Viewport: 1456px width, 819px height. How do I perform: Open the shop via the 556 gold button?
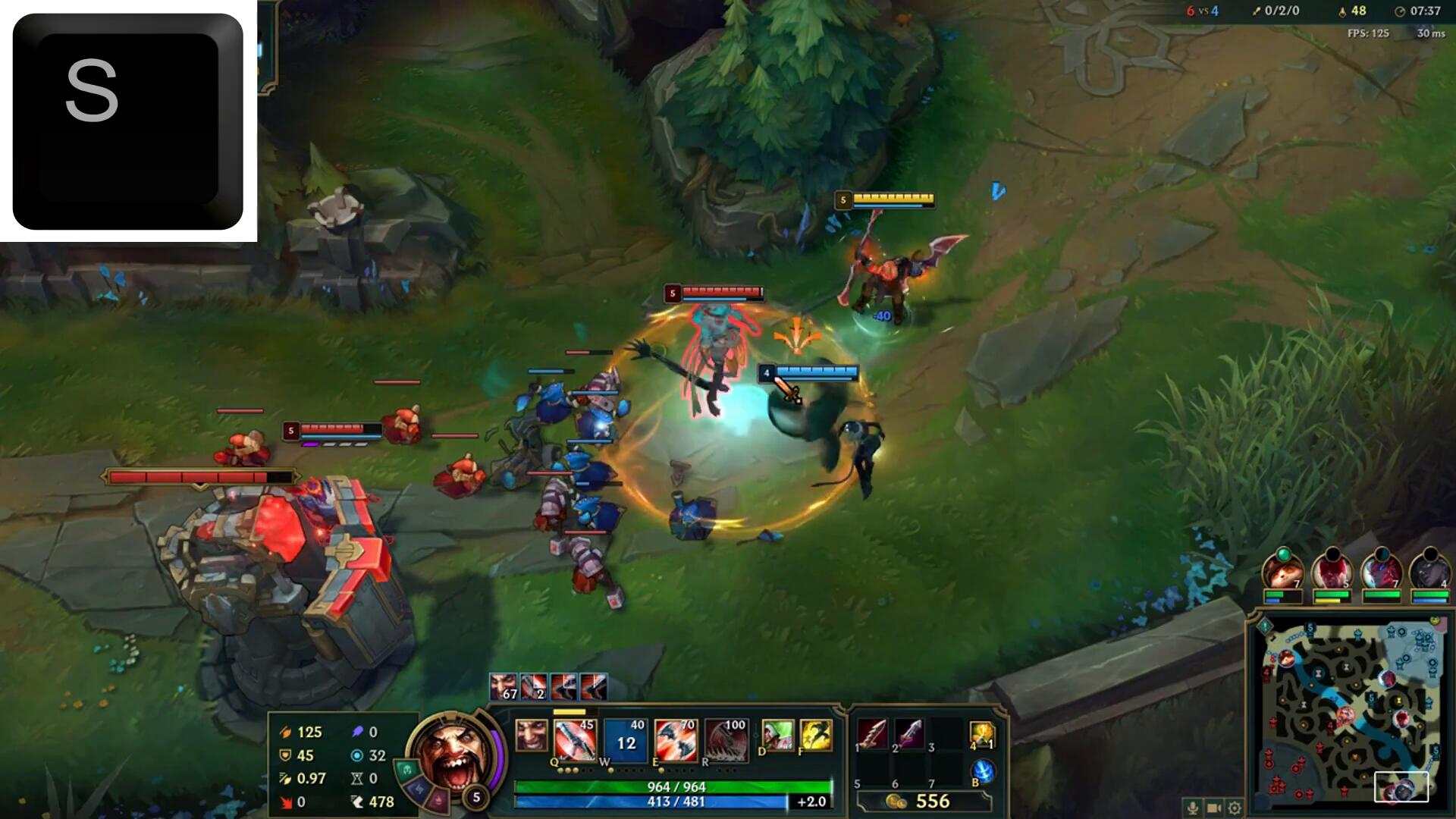(923, 802)
